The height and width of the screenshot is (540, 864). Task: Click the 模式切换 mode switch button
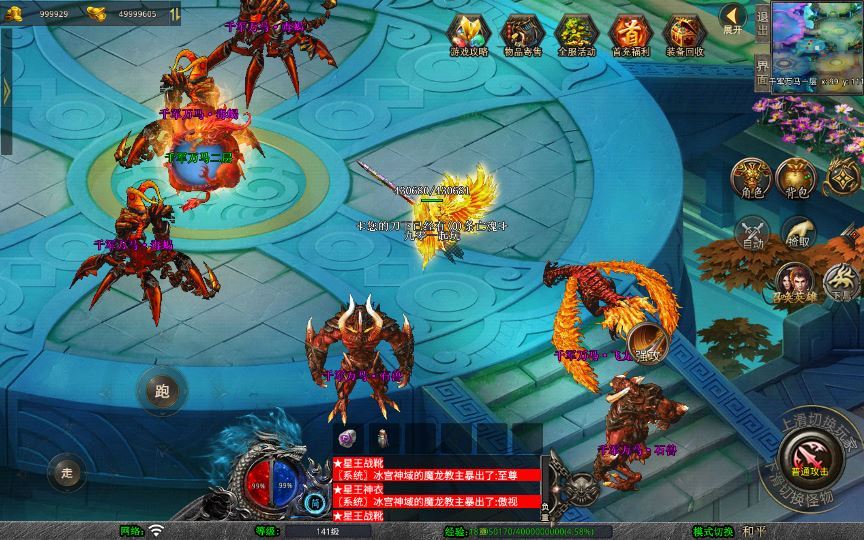713,531
